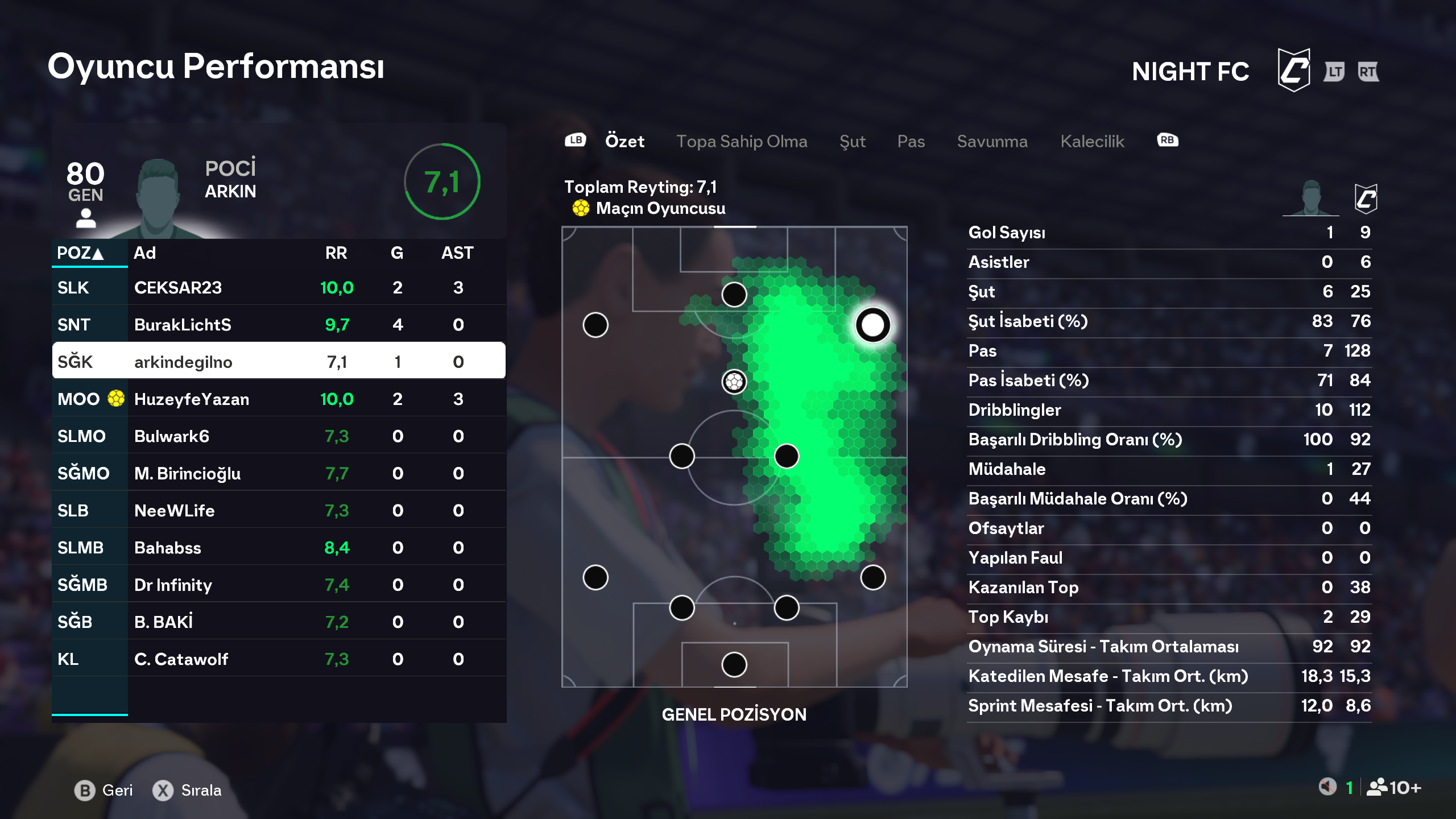Select Dr Infinity row

pyautogui.click(x=279, y=585)
